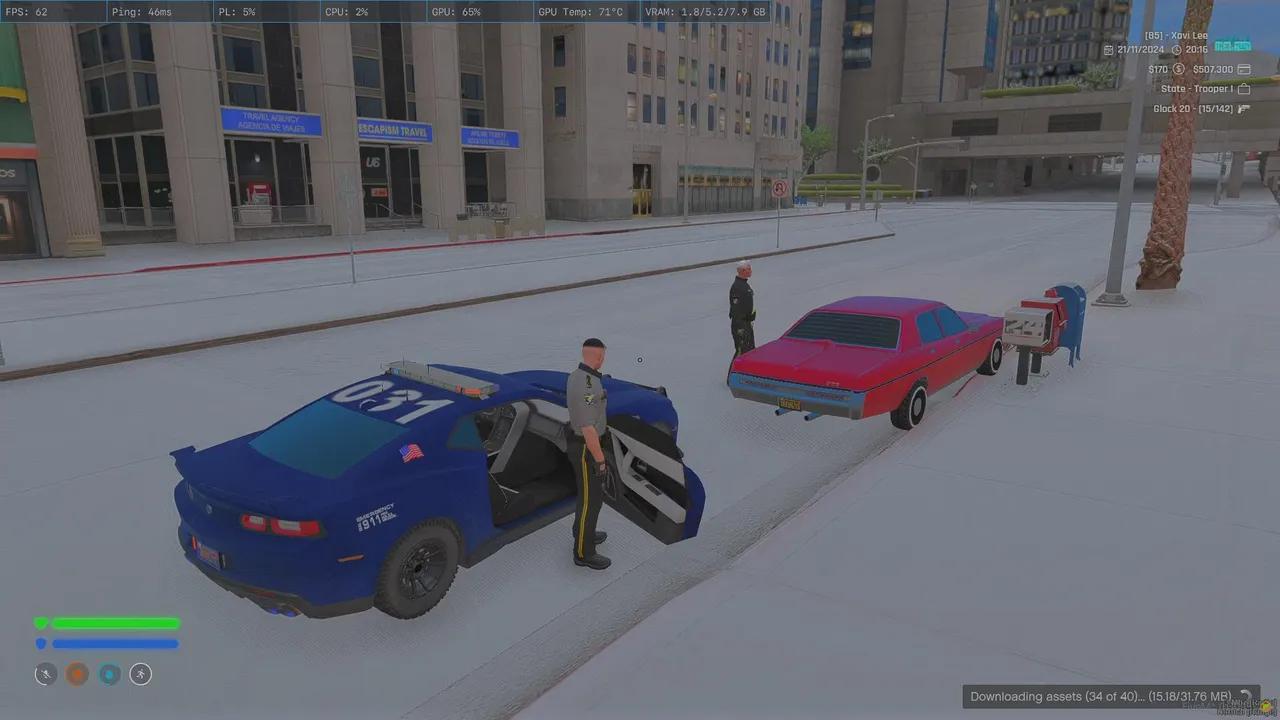1280x720 pixels.
Task: Click the pistol icon next to Glock 20 ammo
Action: [1243, 109]
